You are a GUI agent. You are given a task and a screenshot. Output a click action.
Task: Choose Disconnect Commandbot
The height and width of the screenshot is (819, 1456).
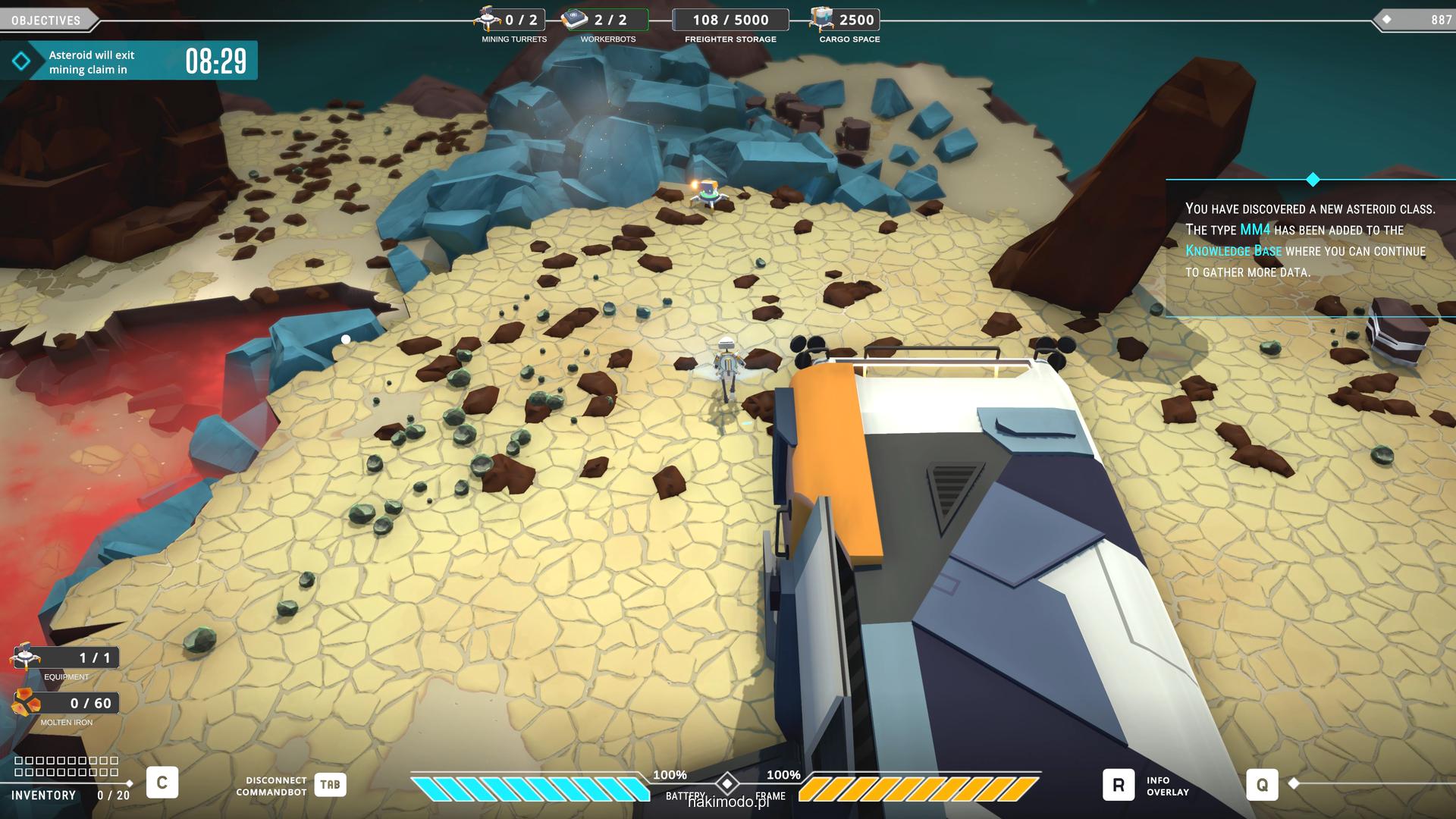click(330, 785)
